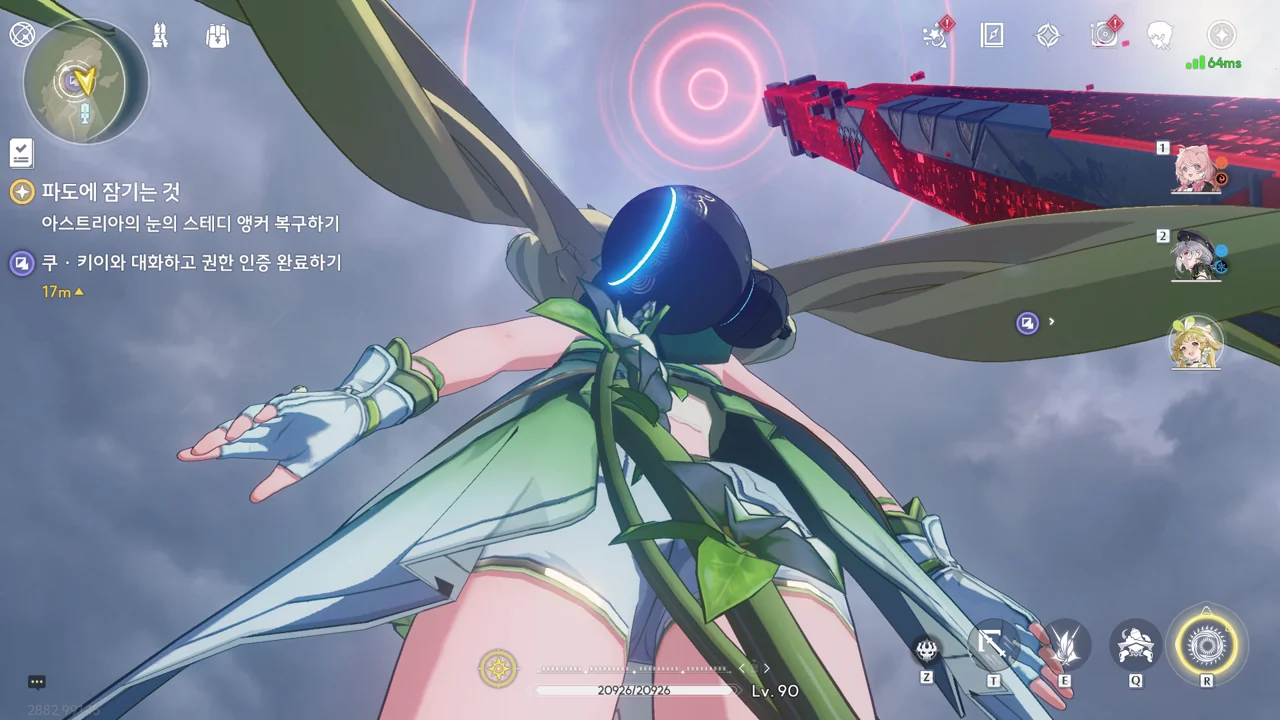The image size is (1280, 720).
Task: Open the guidebook icon
Action: 992,36
